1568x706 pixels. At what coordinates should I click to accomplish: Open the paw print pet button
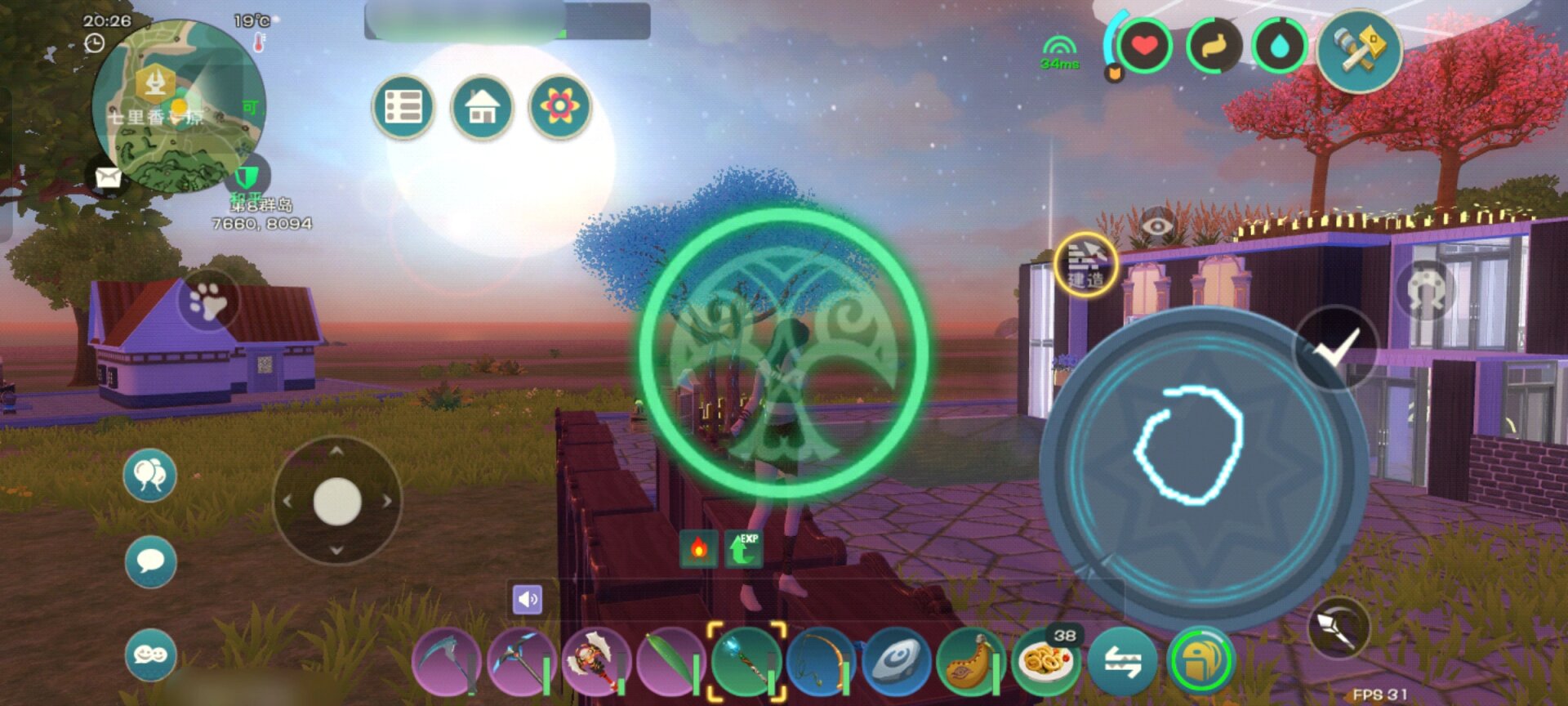coord(208,301)
